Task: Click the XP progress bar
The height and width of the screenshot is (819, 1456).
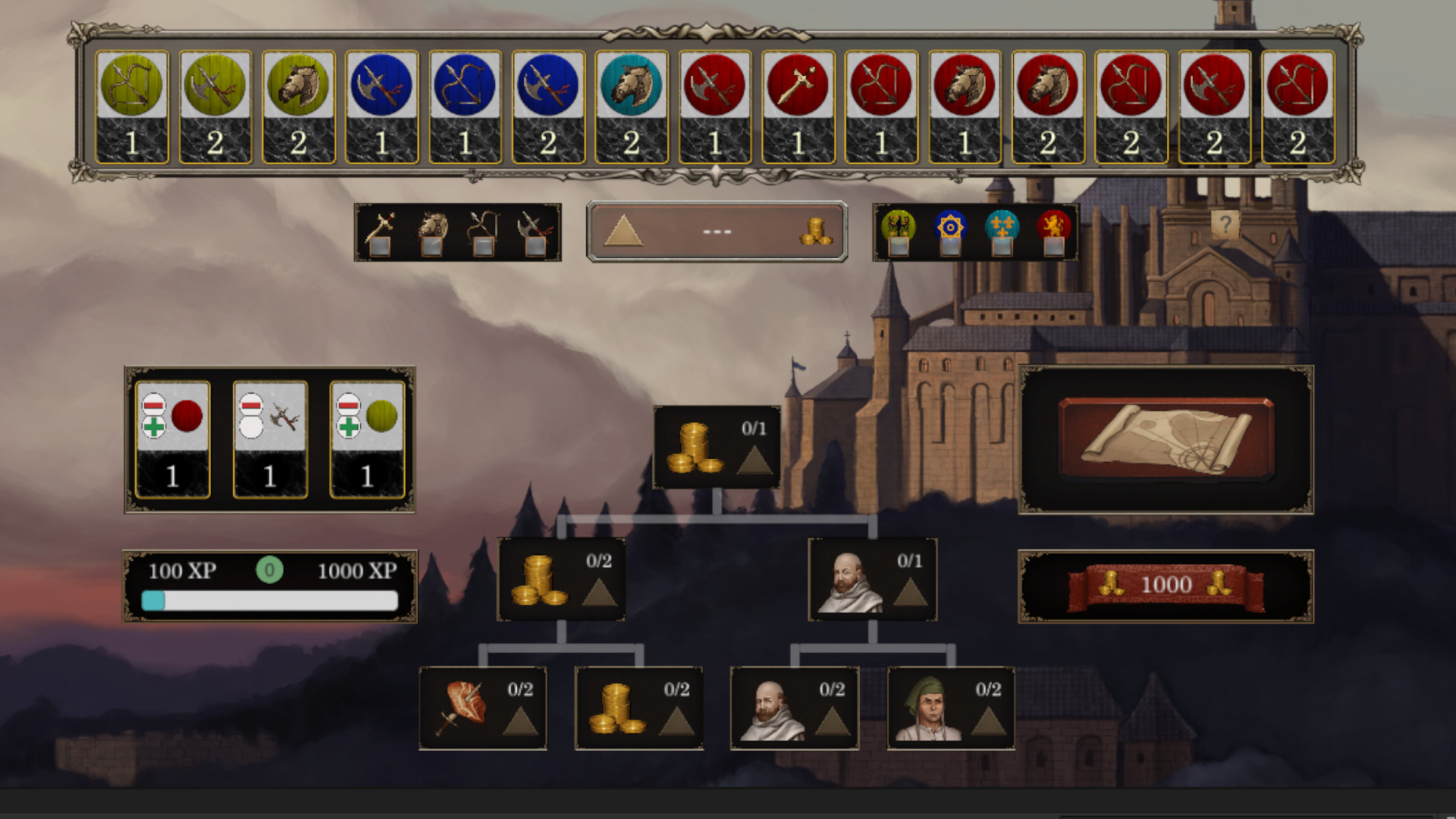Action: coord(270,601)
